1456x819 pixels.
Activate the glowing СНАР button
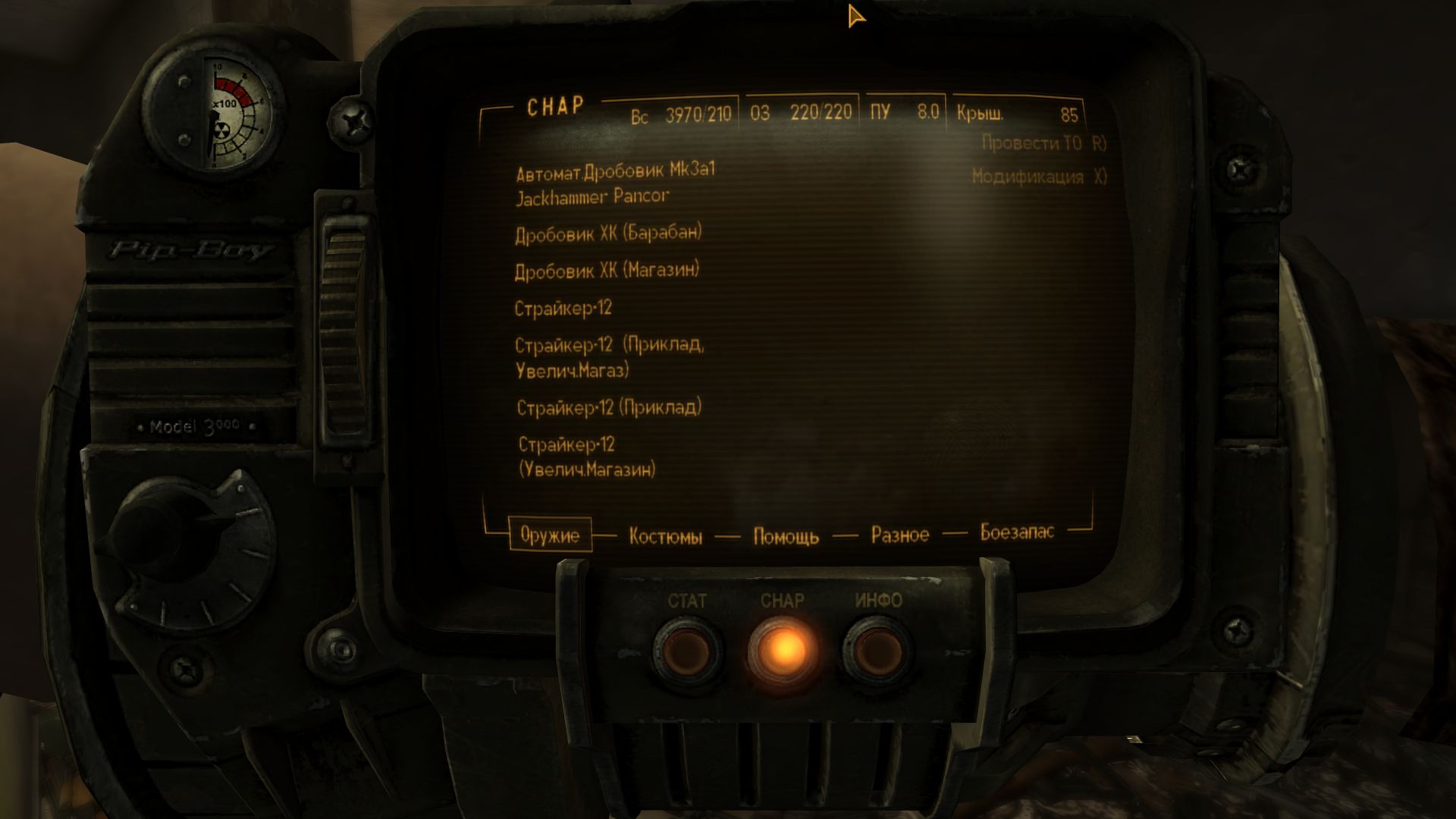(783, 649)
